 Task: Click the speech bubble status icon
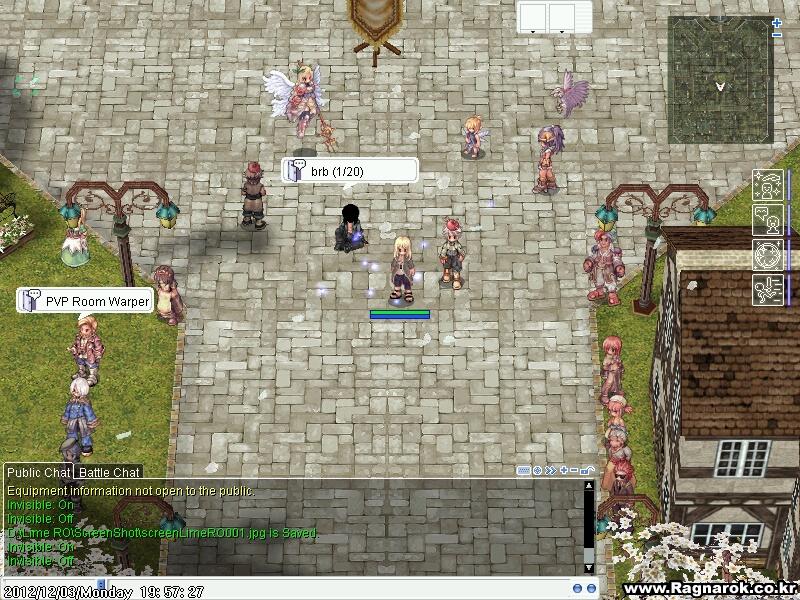click(x=768, y=220)
